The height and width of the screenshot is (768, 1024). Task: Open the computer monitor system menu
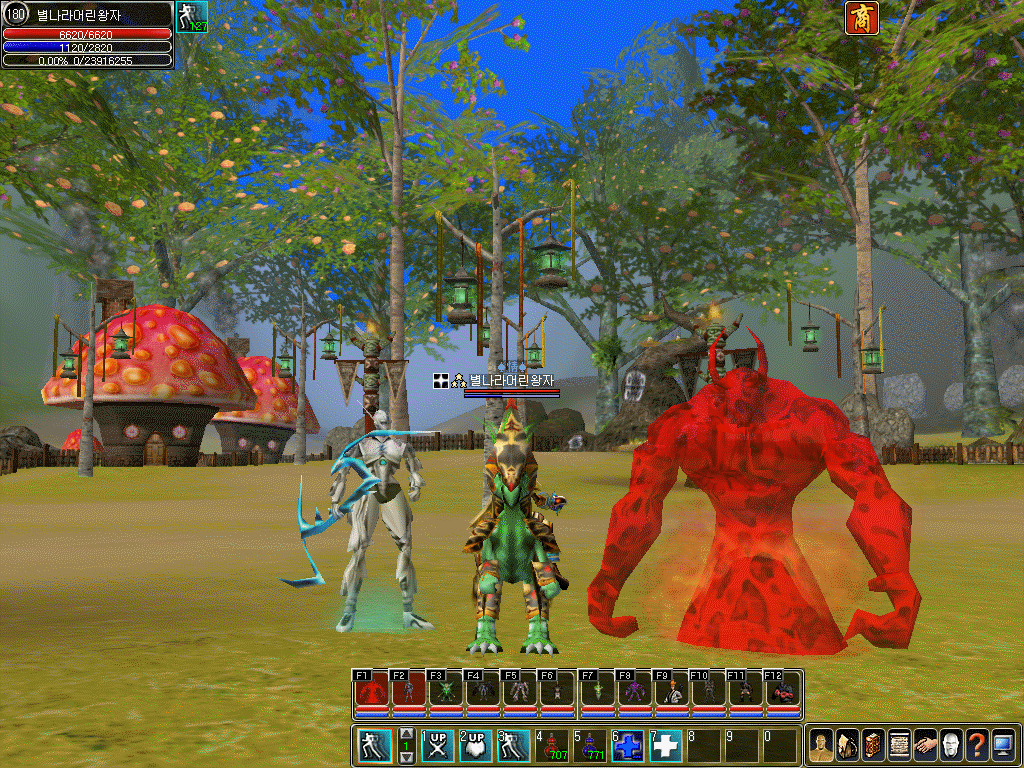1003,745
